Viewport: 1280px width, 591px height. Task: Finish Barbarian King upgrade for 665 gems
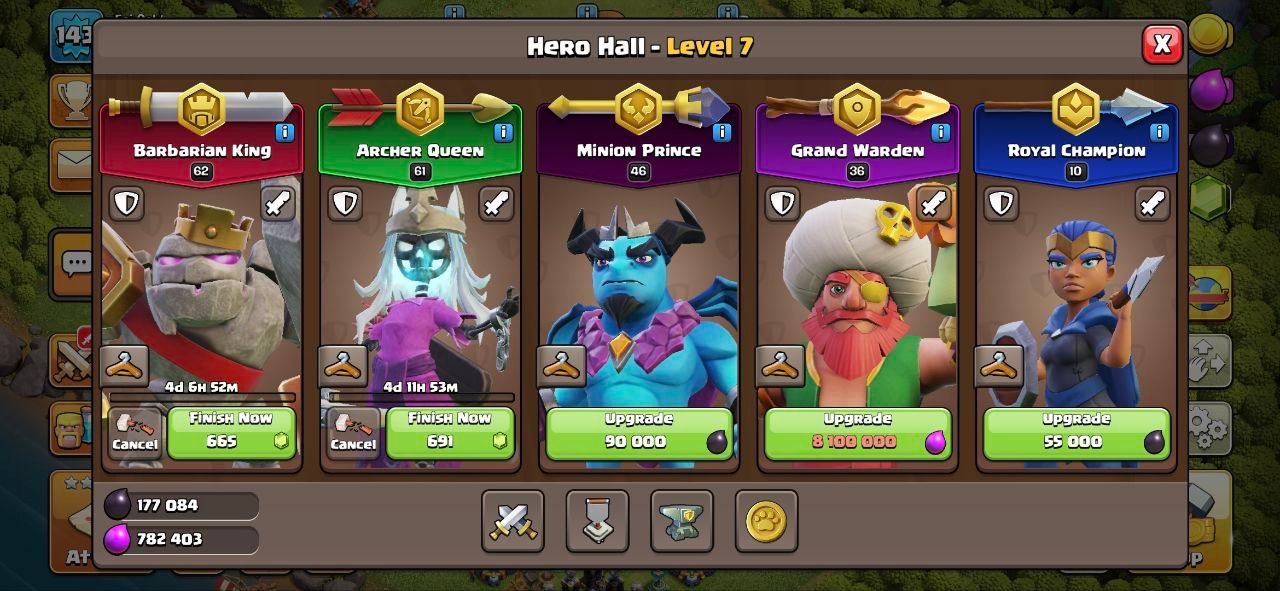click(x=231, y=433)
